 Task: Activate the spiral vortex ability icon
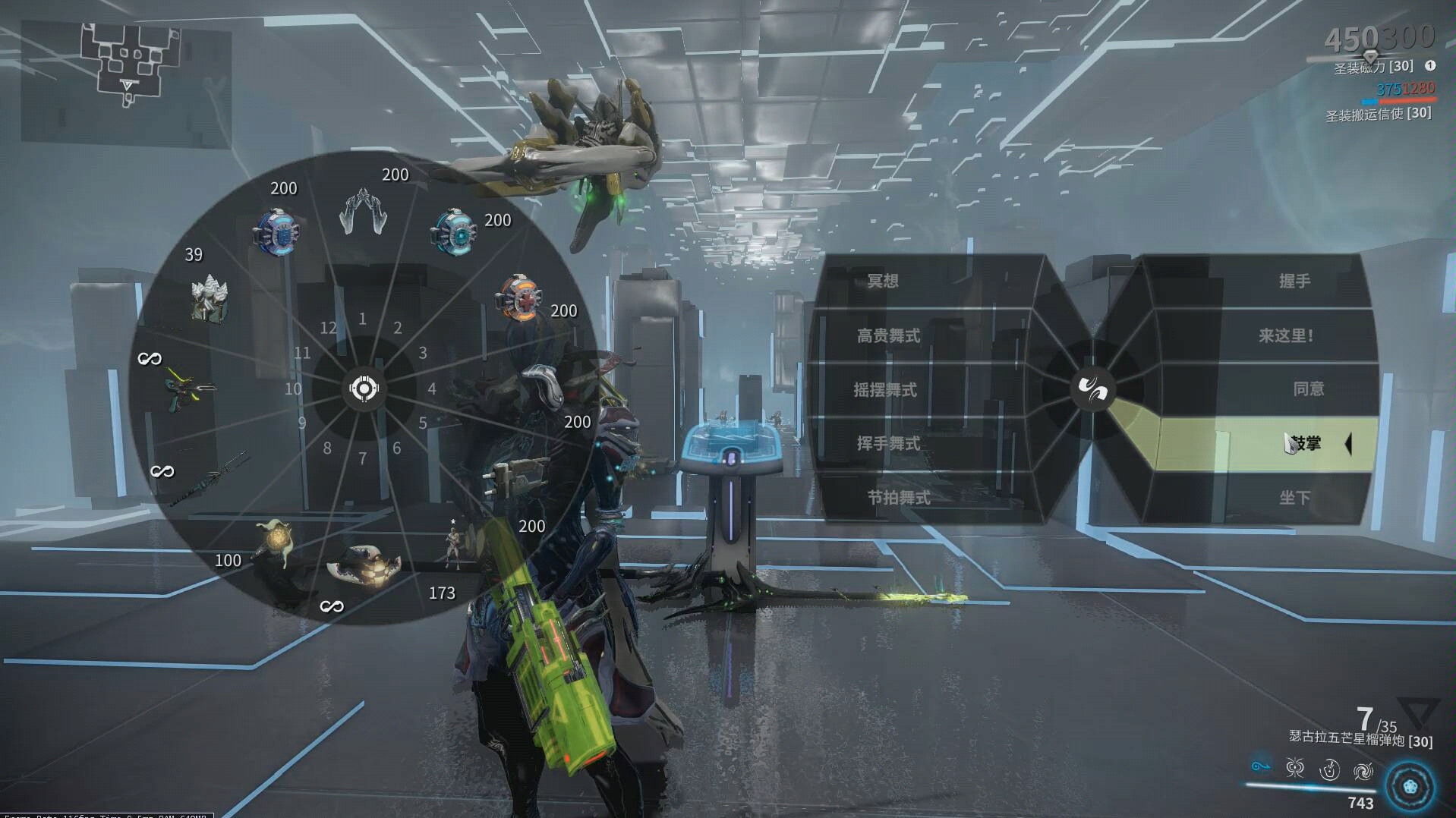[1363, 772]
